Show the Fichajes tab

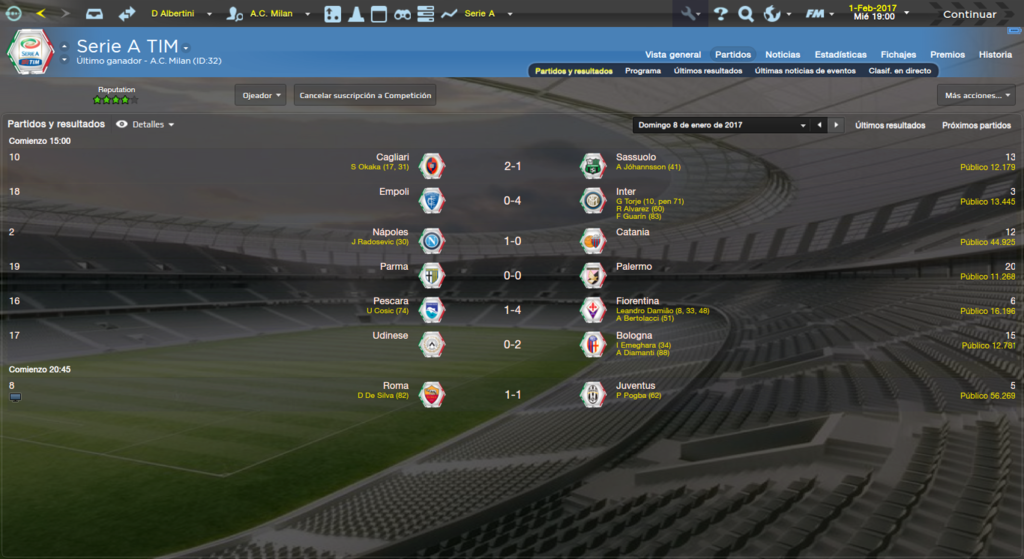point(898,54)
